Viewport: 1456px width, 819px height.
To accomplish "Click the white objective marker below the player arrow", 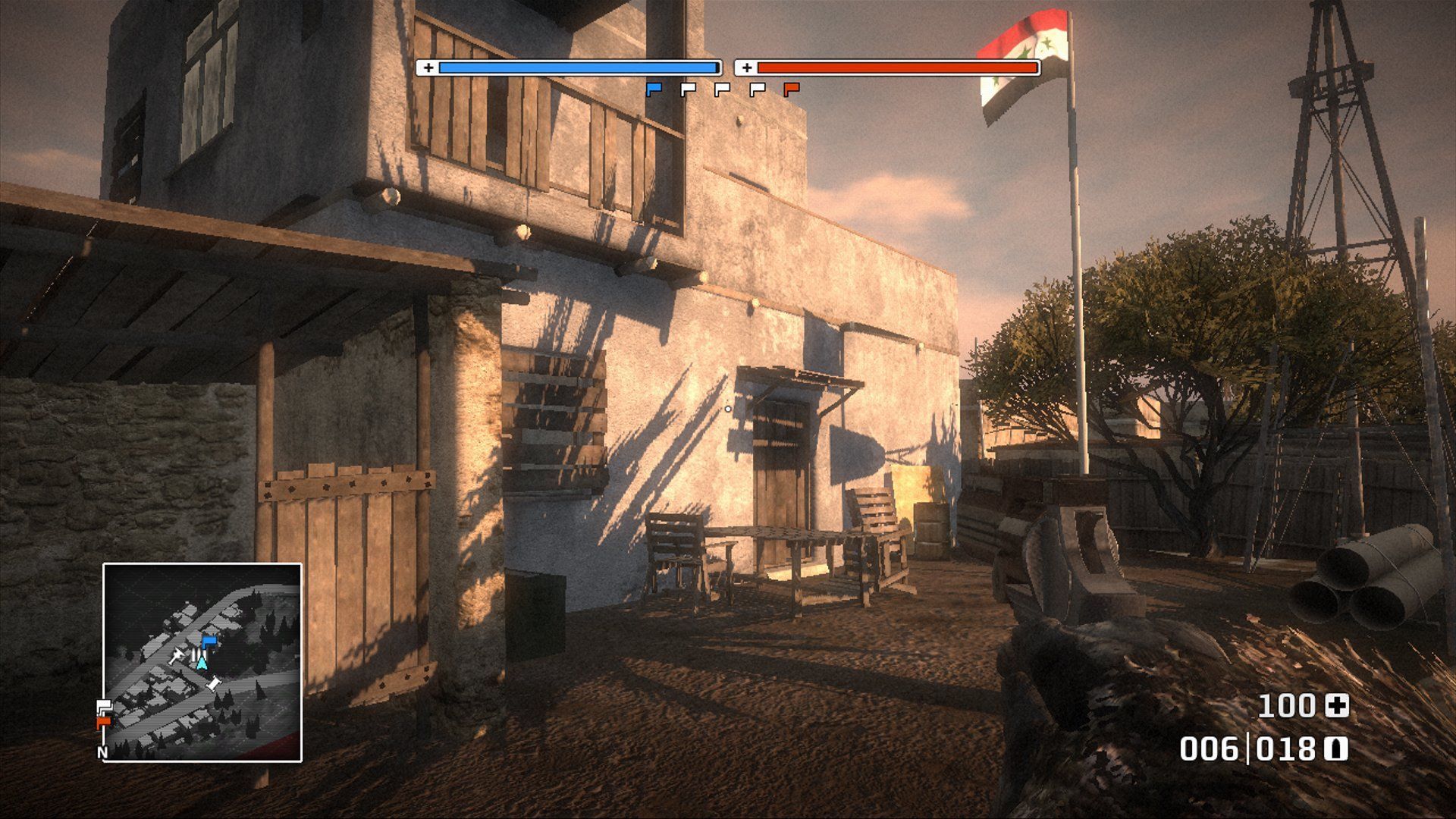I will click(215, 682).
